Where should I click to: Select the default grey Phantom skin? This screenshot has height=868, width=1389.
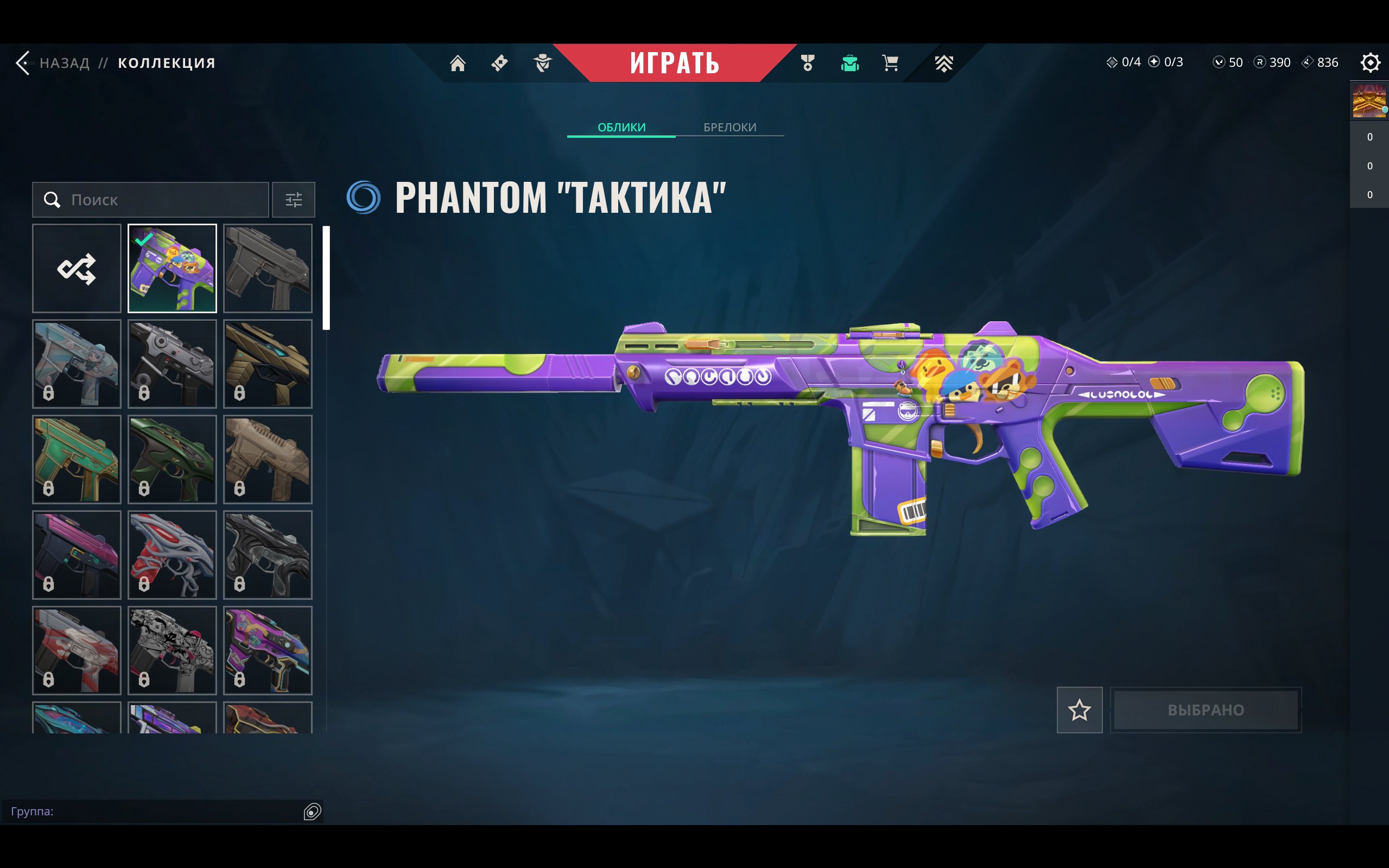(x=268, y=269)
